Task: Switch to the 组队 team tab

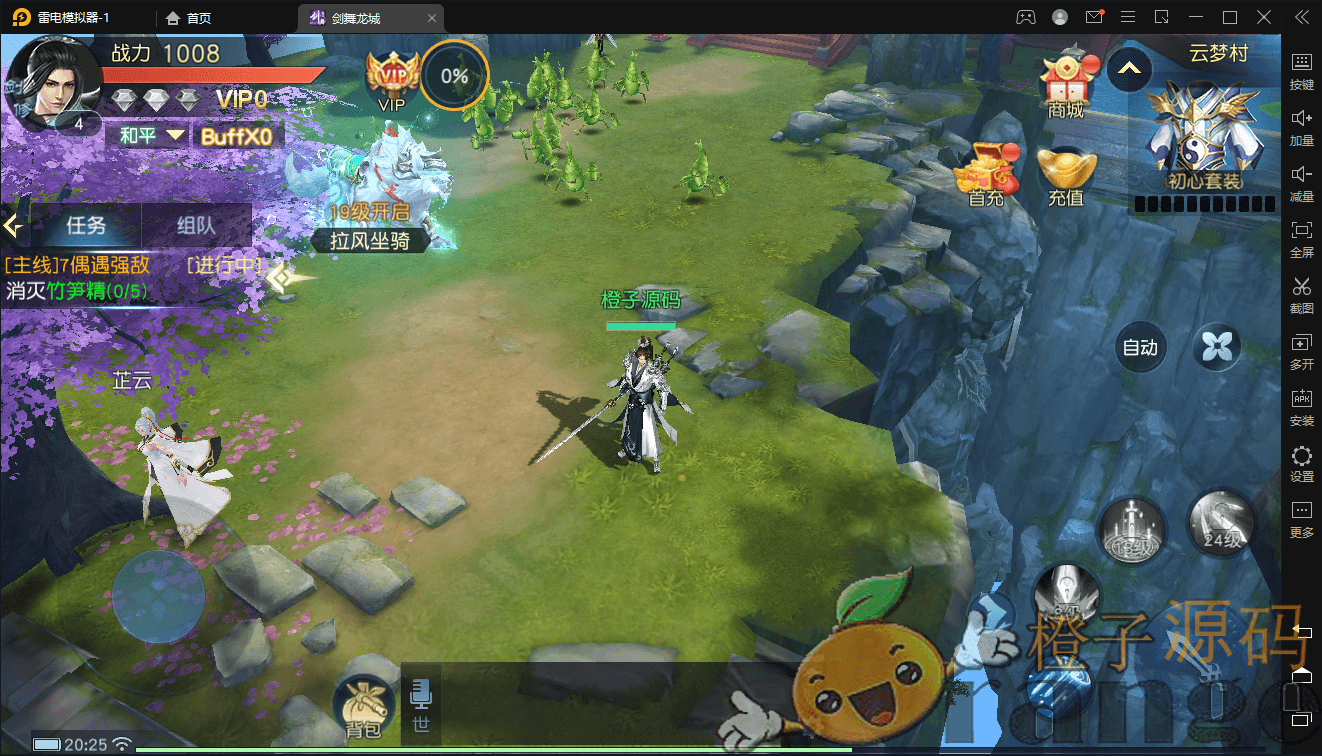Action: (x=196, y=225)
